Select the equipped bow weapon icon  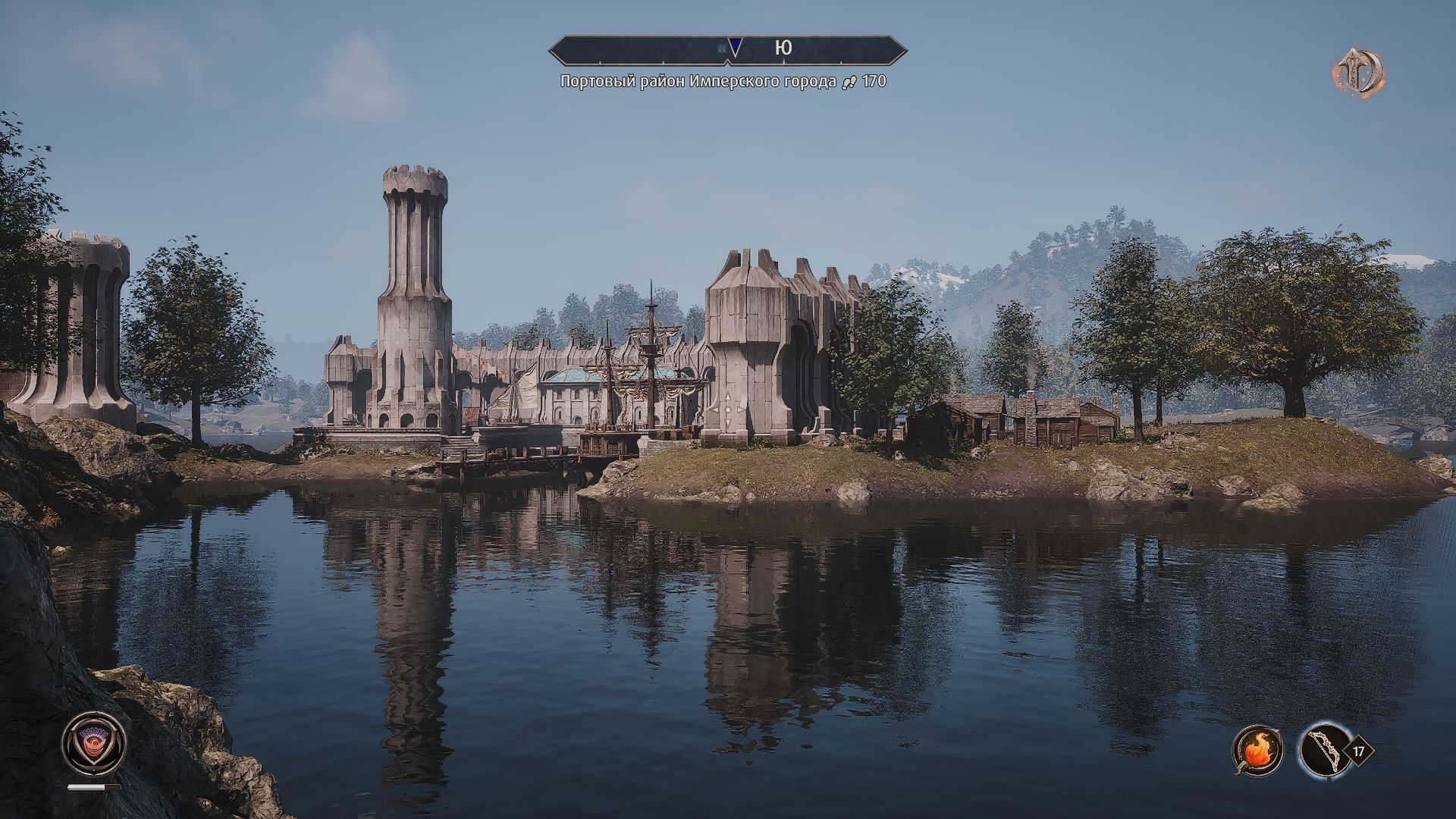point(1323,751)
